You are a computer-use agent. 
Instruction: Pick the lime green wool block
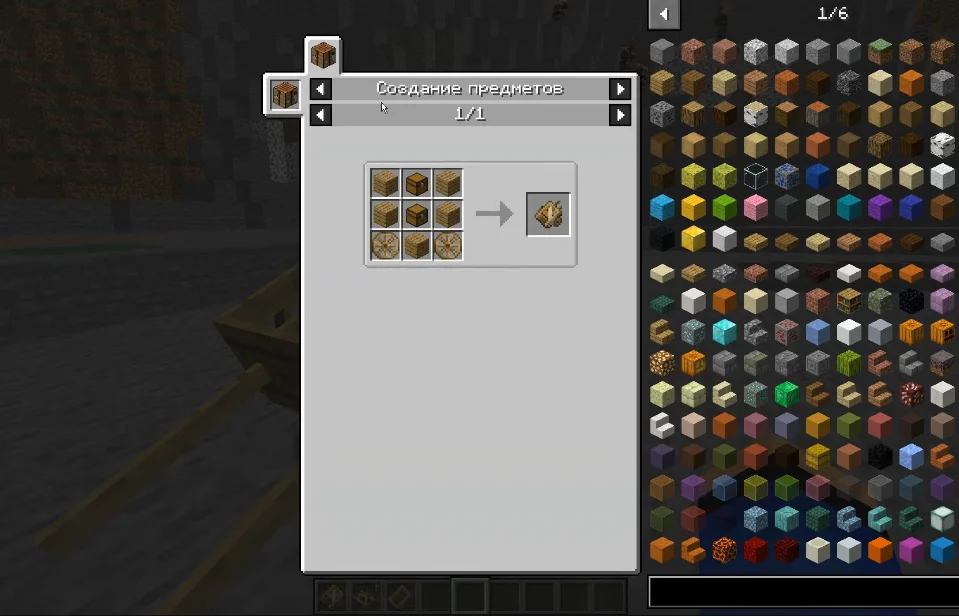tap(724, 208)
